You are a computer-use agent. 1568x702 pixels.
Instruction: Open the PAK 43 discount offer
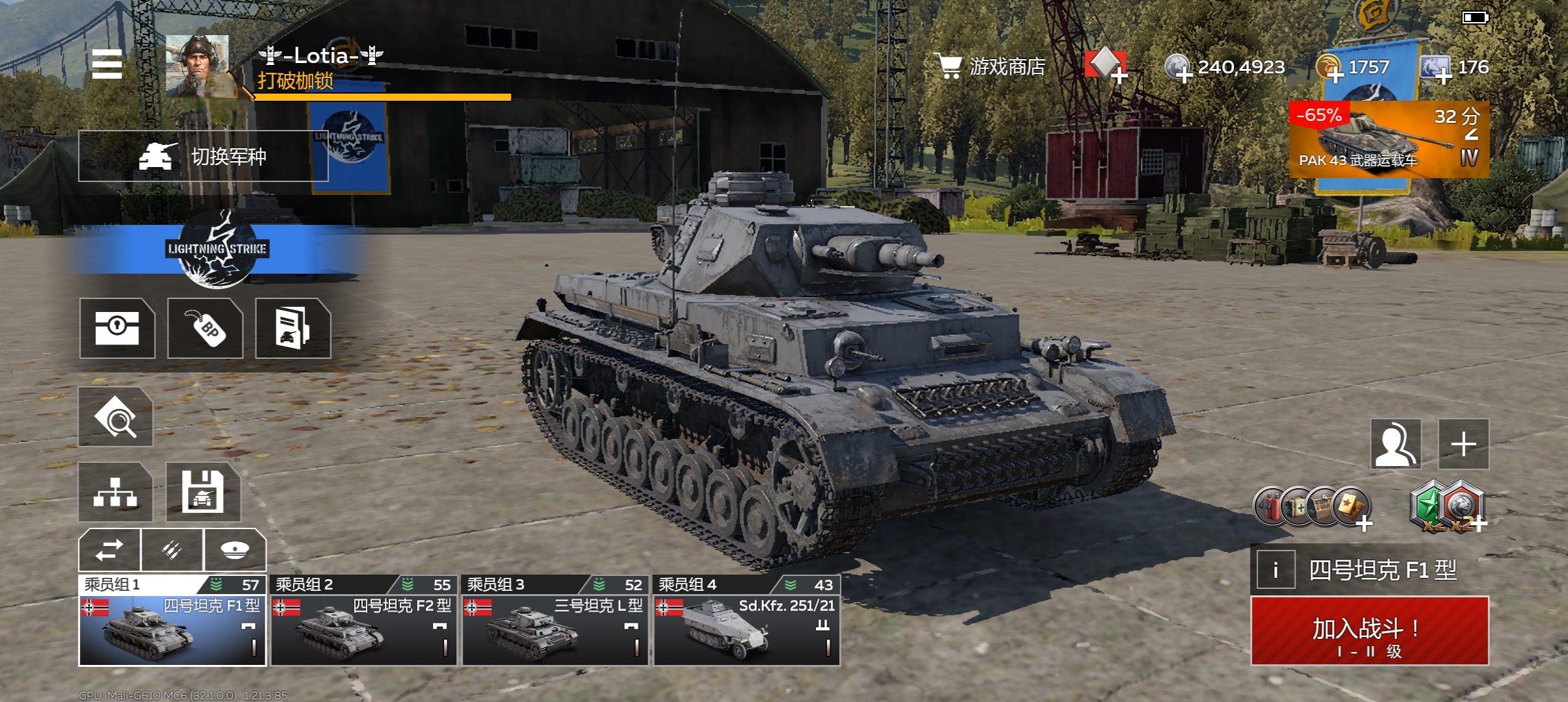pyautogui.click(x=1389, y=139)
